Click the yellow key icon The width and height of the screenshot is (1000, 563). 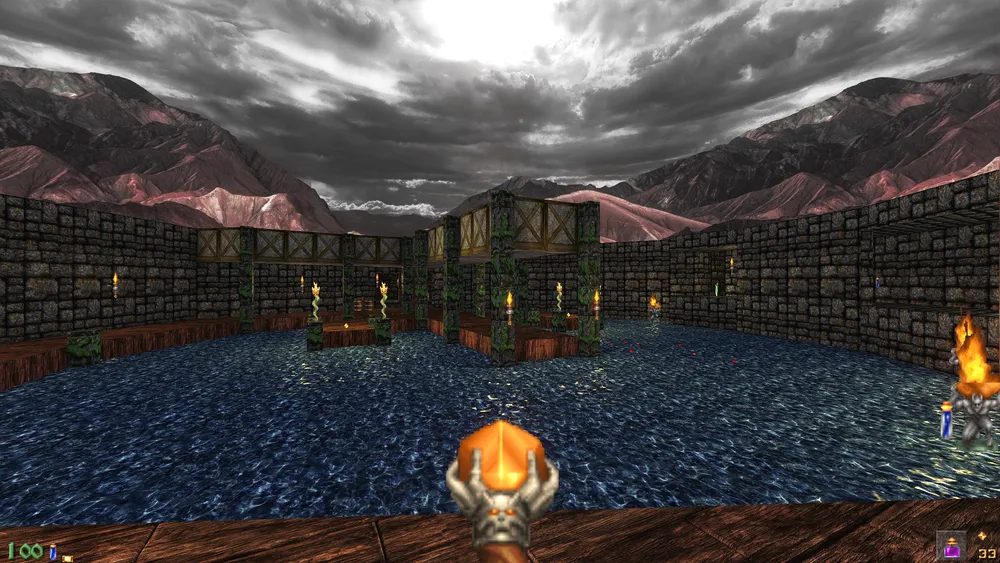pos(67,556)
